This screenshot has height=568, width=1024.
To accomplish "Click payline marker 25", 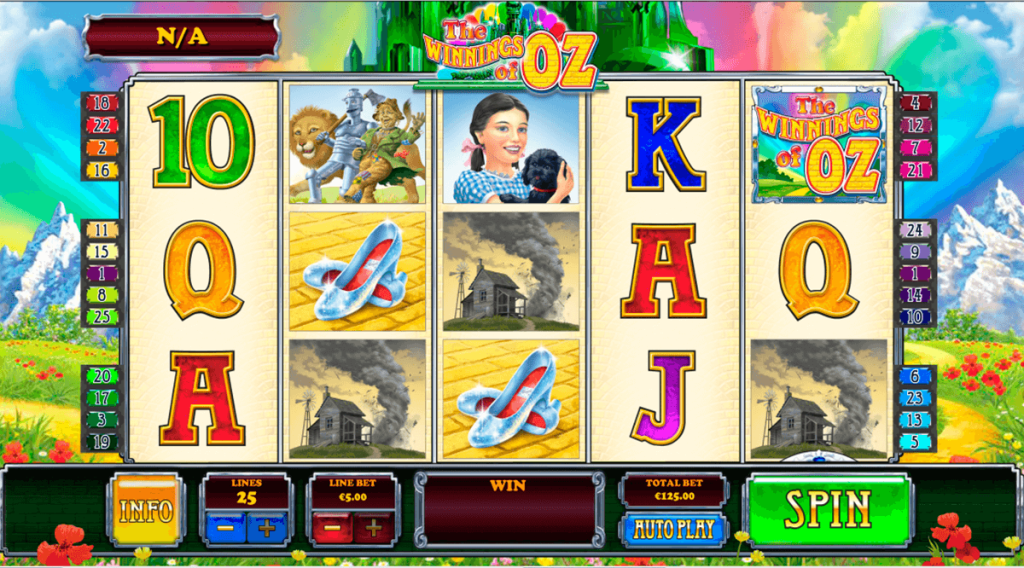I will point(100,317).
